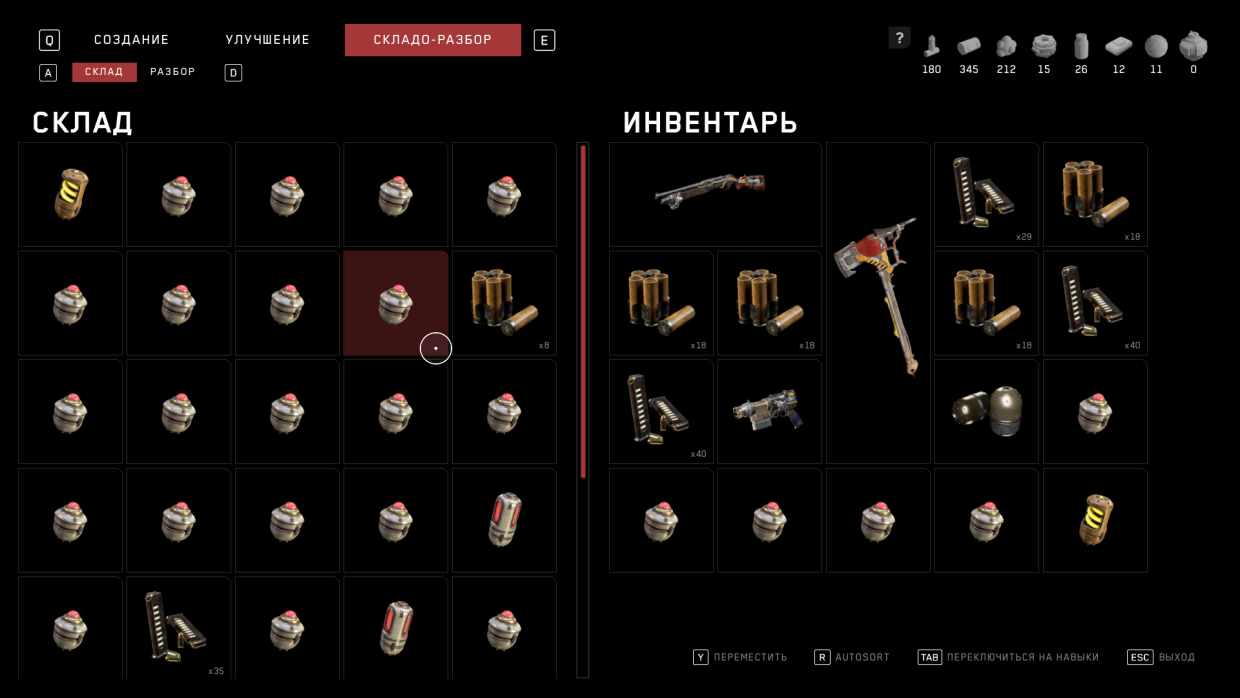
Task: Pick the shotgun shells x8 in storage
Action: pyautogui.click(x=504, y=303)
